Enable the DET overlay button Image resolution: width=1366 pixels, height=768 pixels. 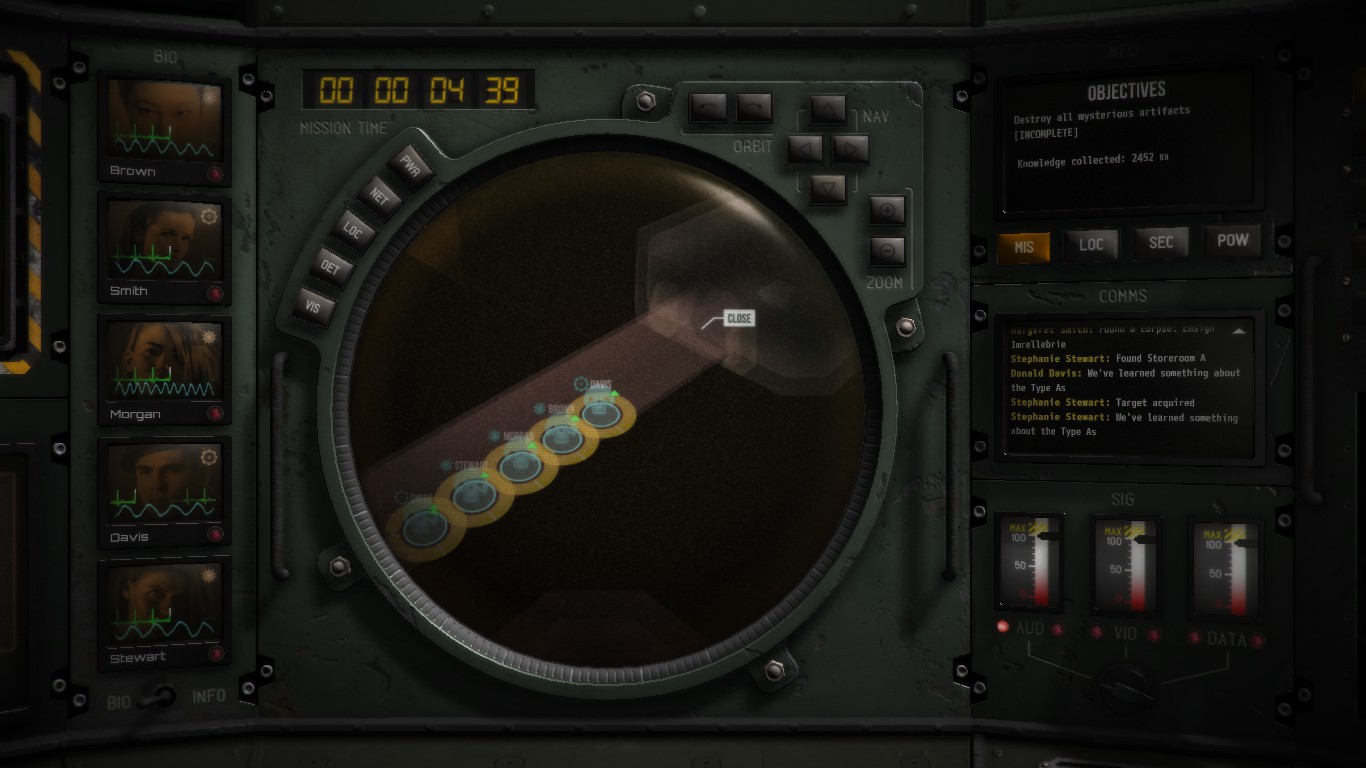[330, 267]
